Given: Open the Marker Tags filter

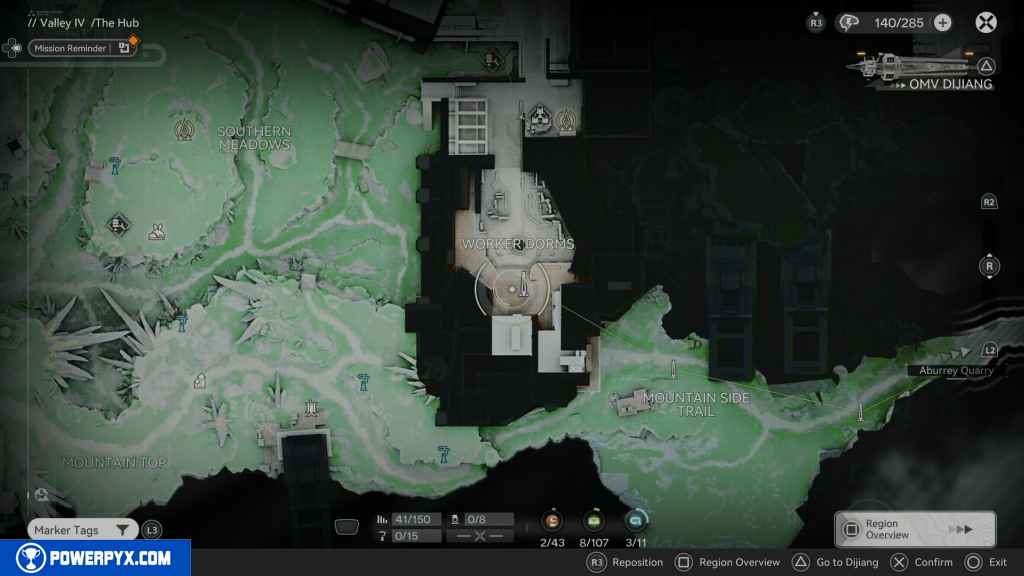Looking at the screenshot, I should (82, 530).
